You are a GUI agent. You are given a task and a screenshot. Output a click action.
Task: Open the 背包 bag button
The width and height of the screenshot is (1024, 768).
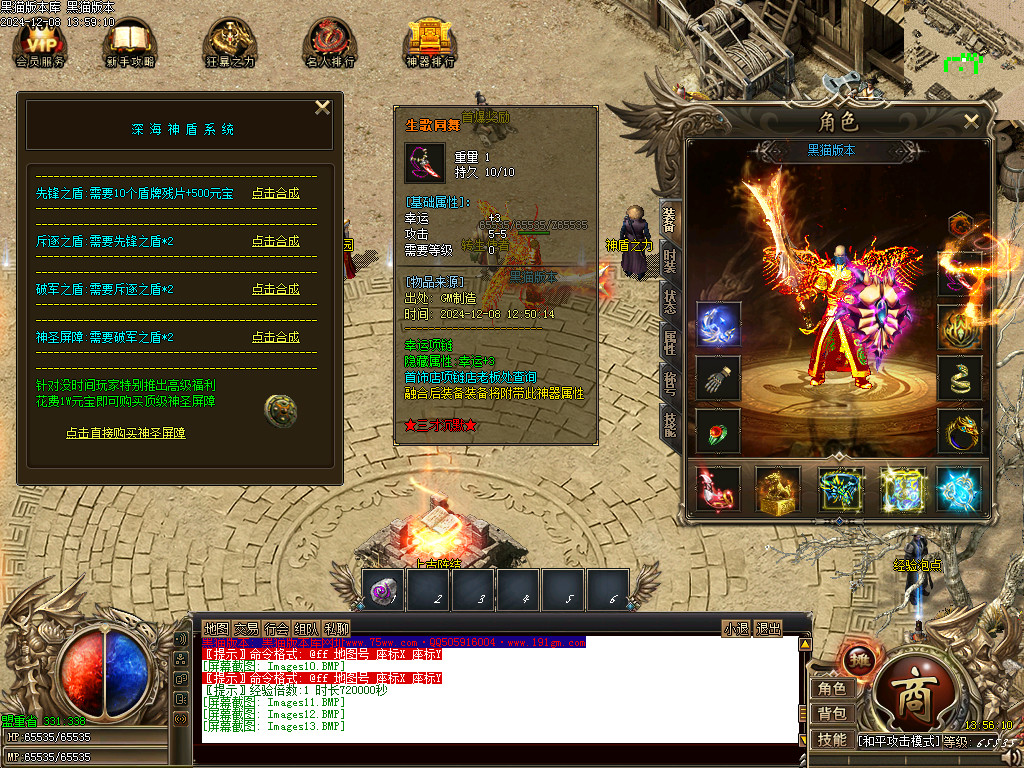coord(832,713)
